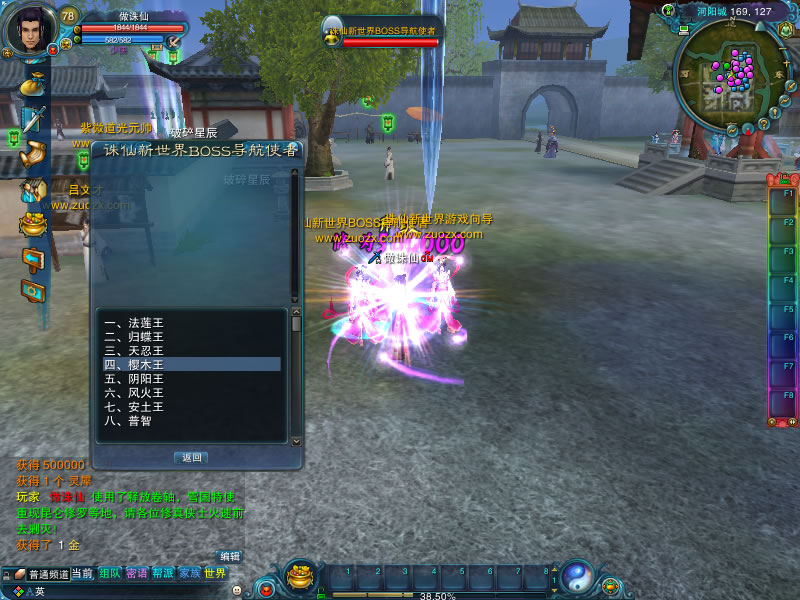Open the scroll quest log icon
This screenshot has height=600, width=800.
pyautogui.click(x=35, y=153)
